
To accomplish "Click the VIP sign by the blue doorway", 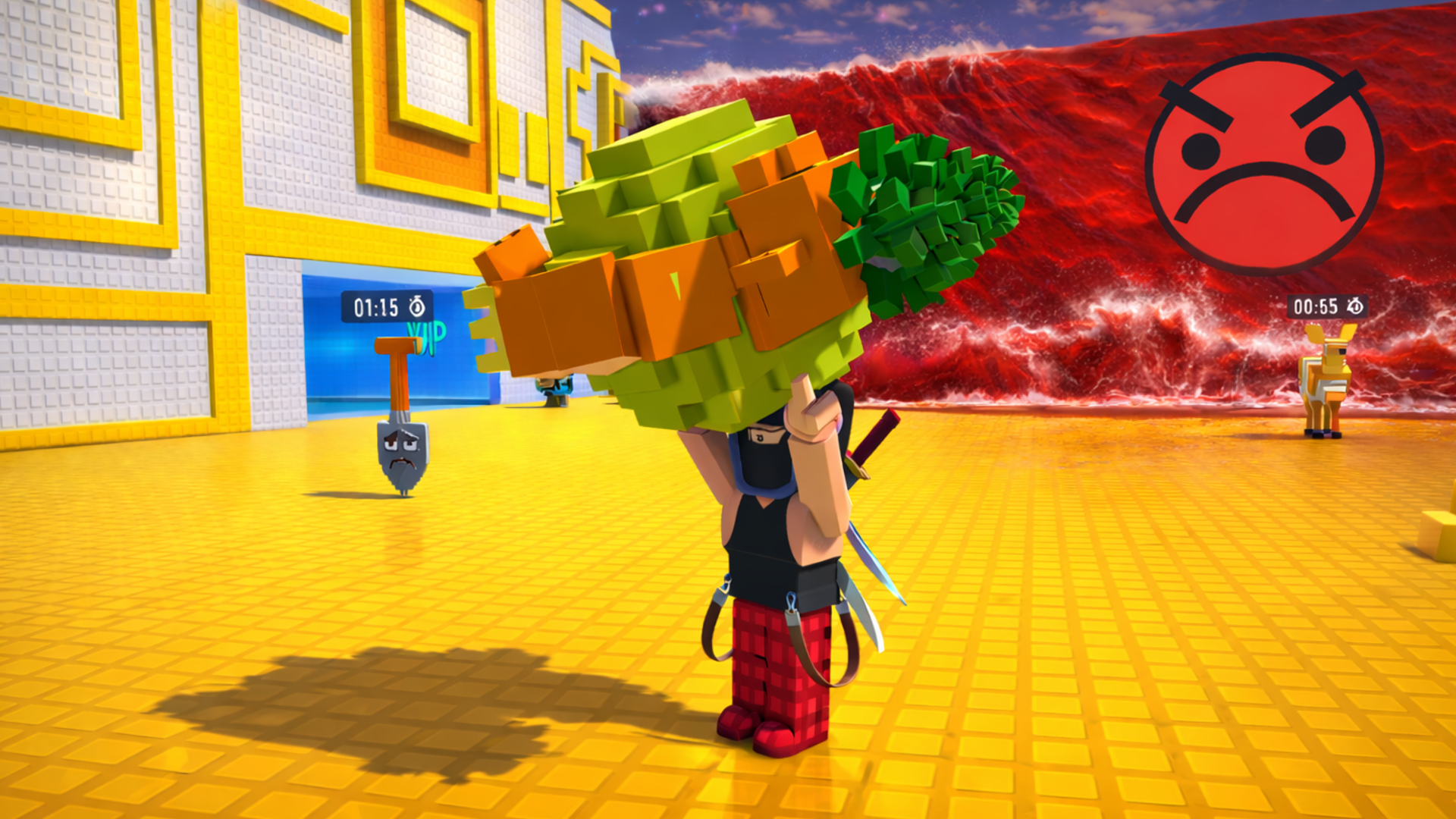I will pos(425,334).
